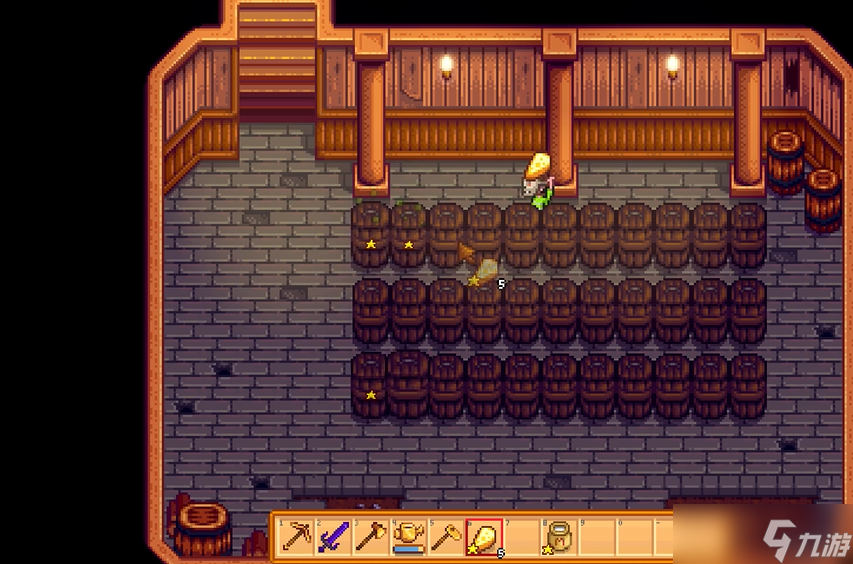Viewport: 853px width, 564px height.
Task: Choose the axe in the toolbar
Action: click(371, 538)
